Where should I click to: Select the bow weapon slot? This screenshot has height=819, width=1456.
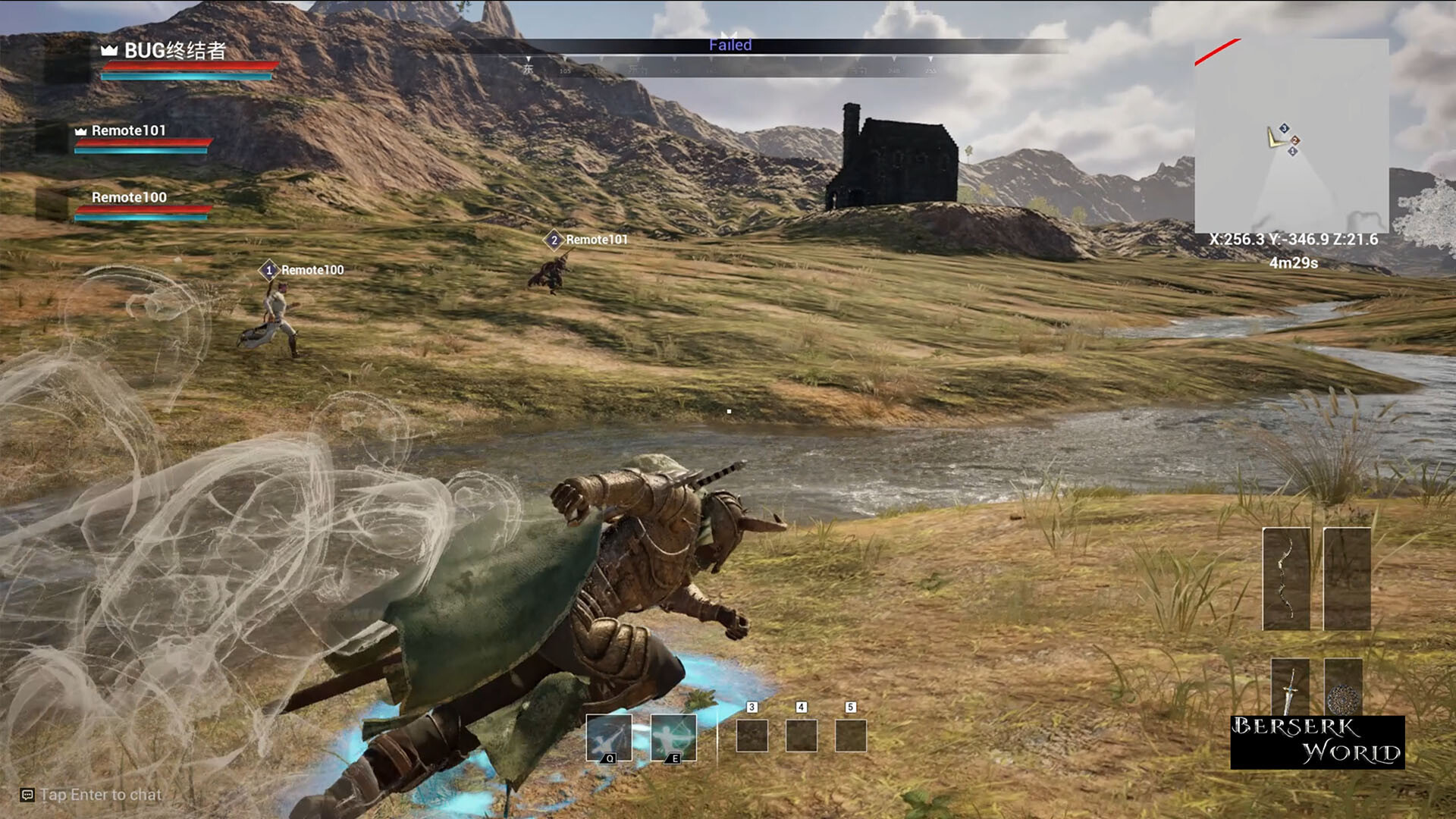1286,579
